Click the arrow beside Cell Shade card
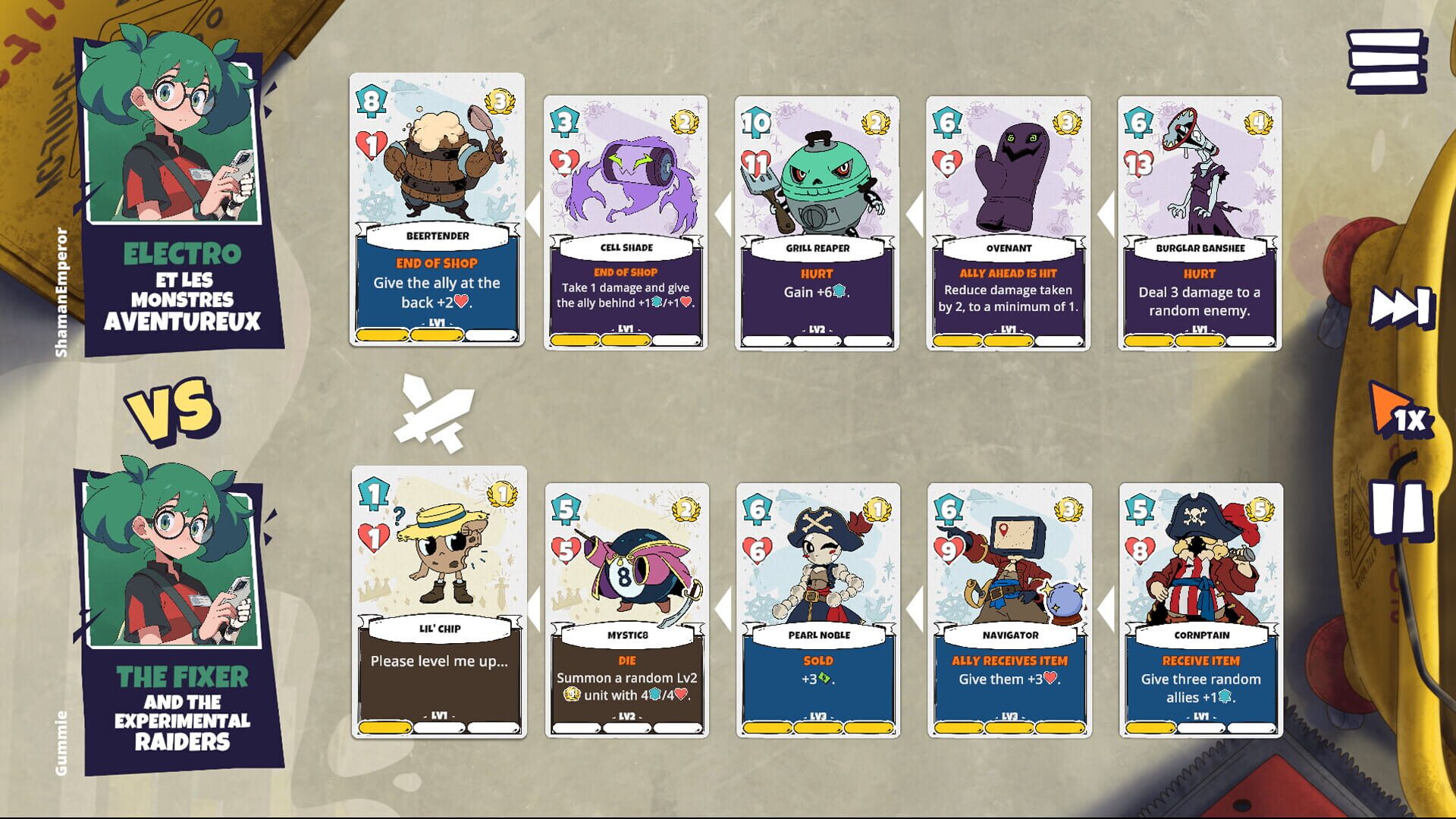 535,215
